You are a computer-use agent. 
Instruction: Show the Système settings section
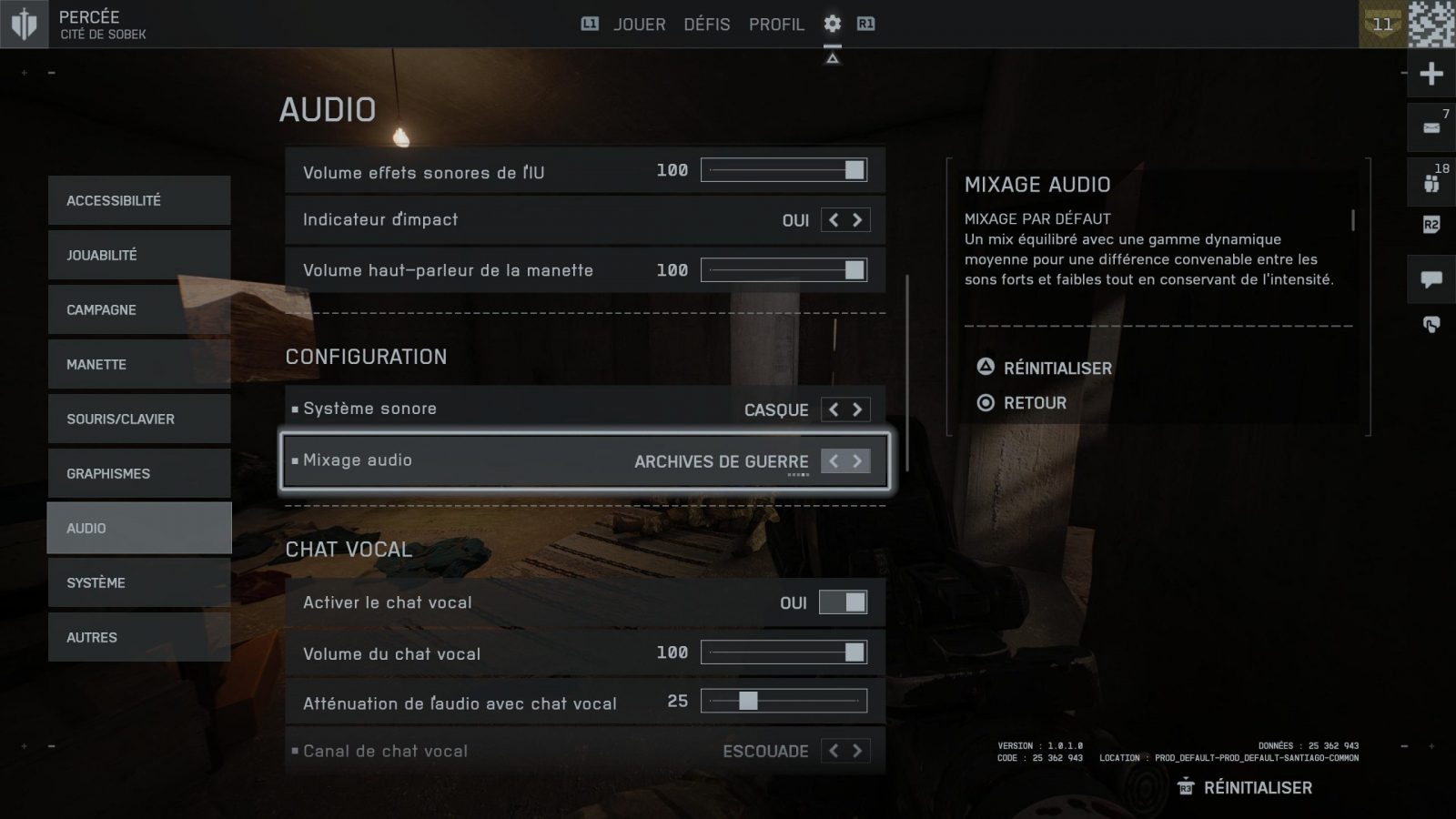coord(139,582)
